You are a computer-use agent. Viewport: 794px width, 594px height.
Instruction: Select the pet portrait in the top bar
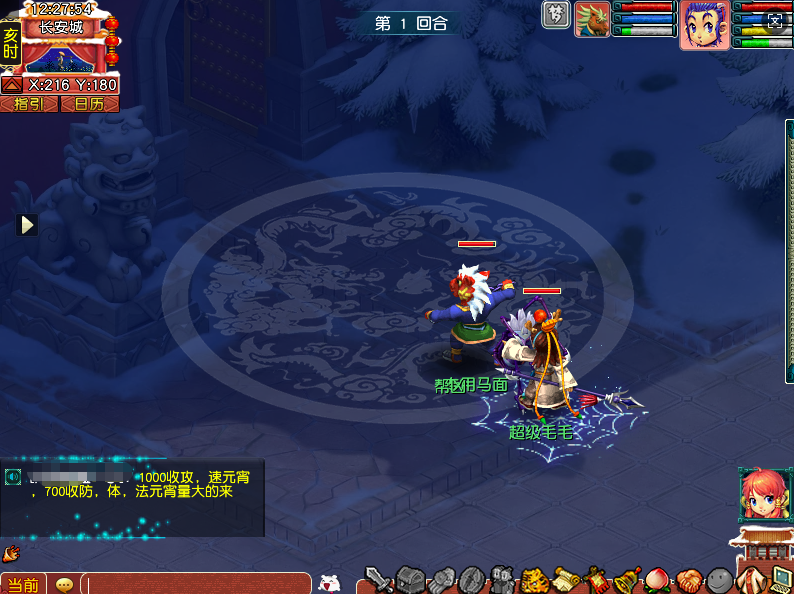(x=592, y=19)
